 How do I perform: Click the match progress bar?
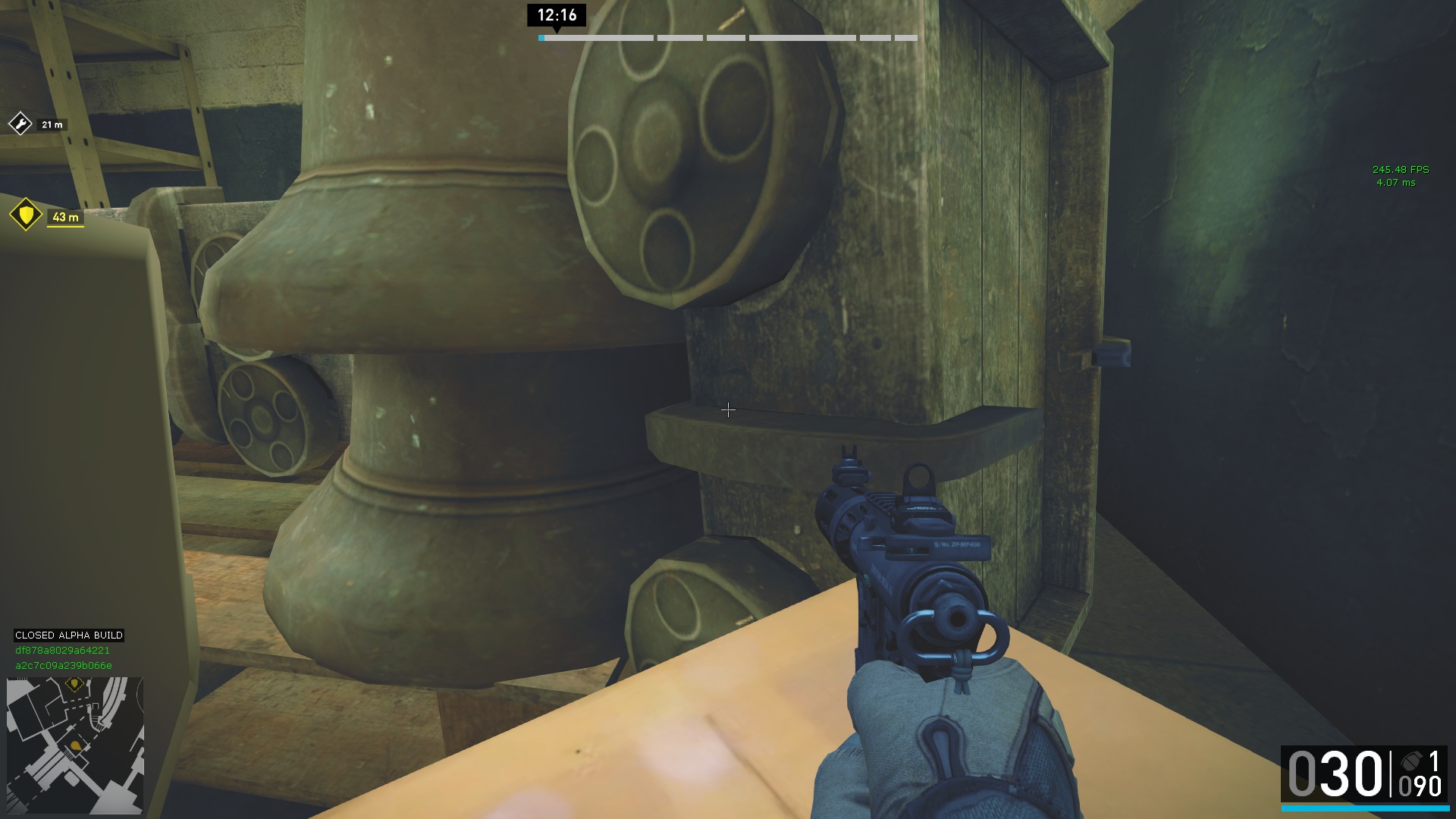pyautogui.click(x=727, y=38)
